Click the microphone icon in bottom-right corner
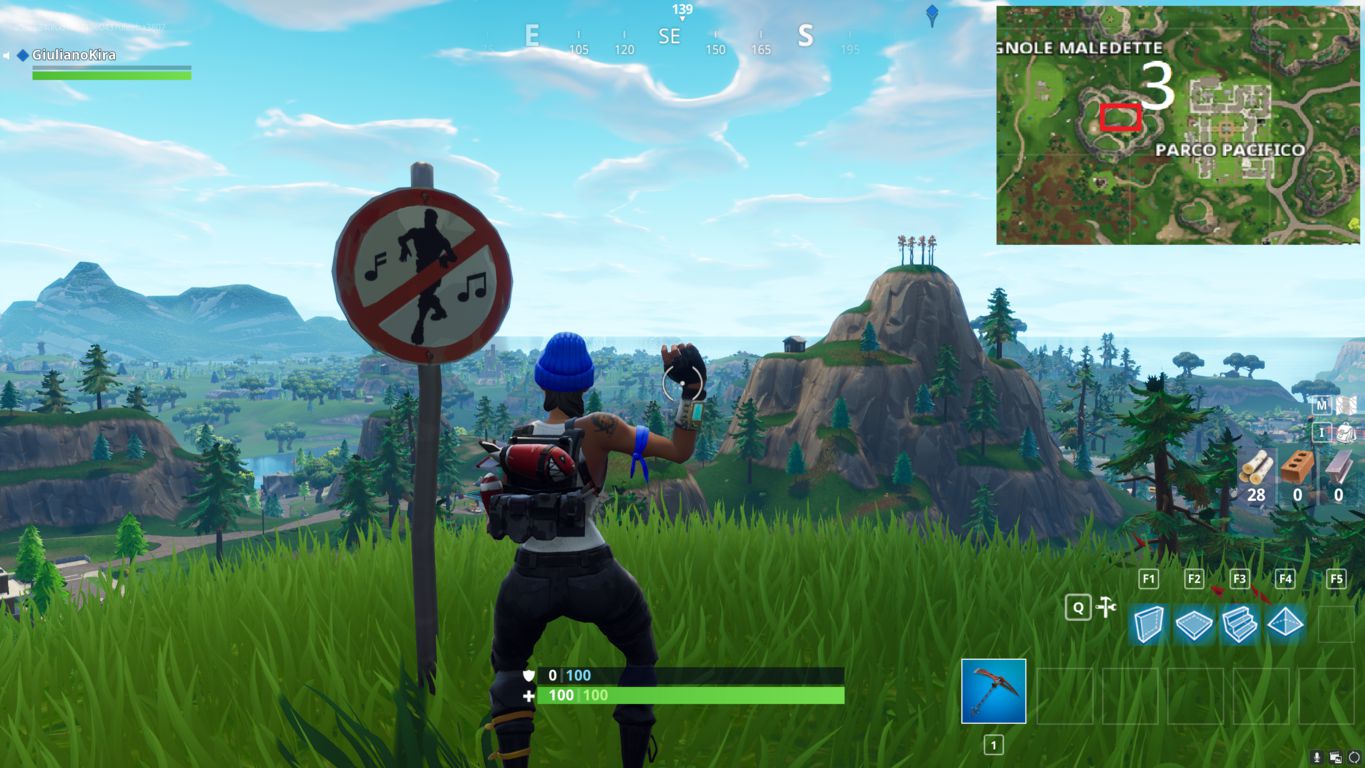 coord(1317,759)
